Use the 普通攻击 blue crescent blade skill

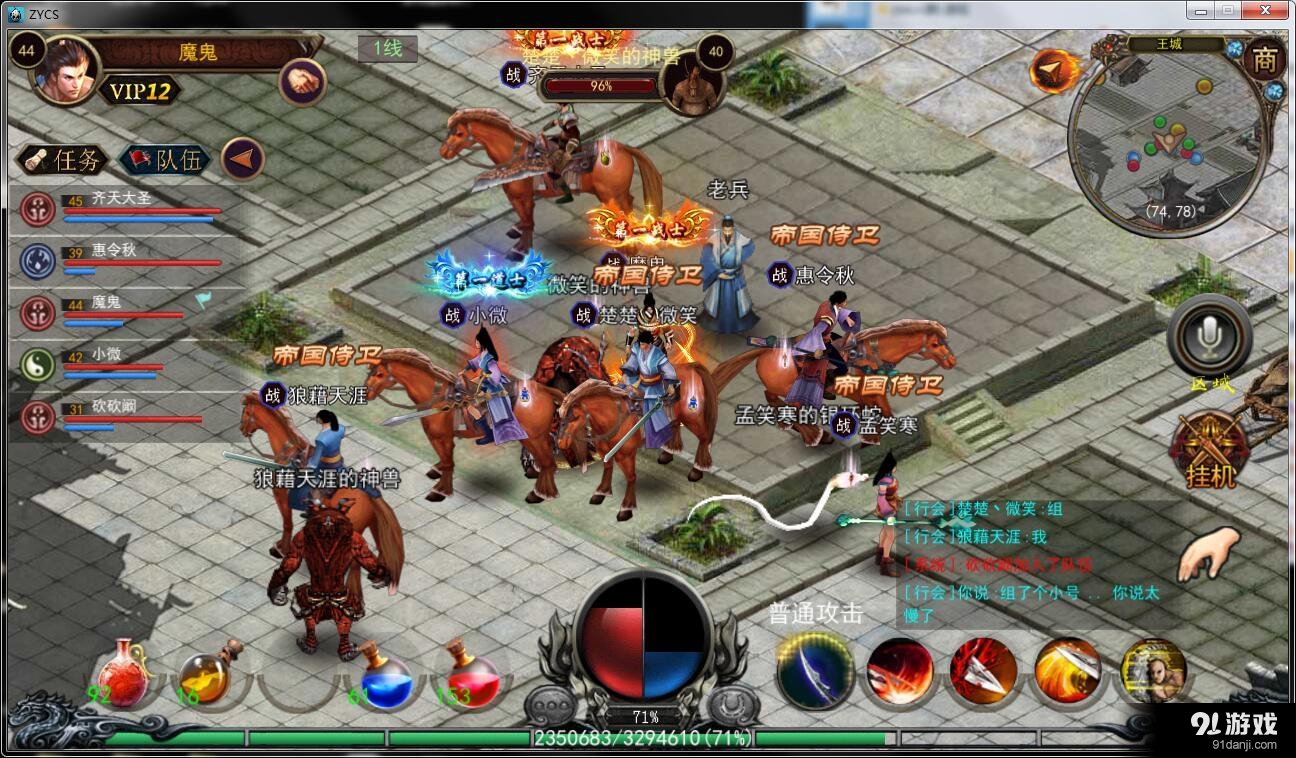[815, 670]
